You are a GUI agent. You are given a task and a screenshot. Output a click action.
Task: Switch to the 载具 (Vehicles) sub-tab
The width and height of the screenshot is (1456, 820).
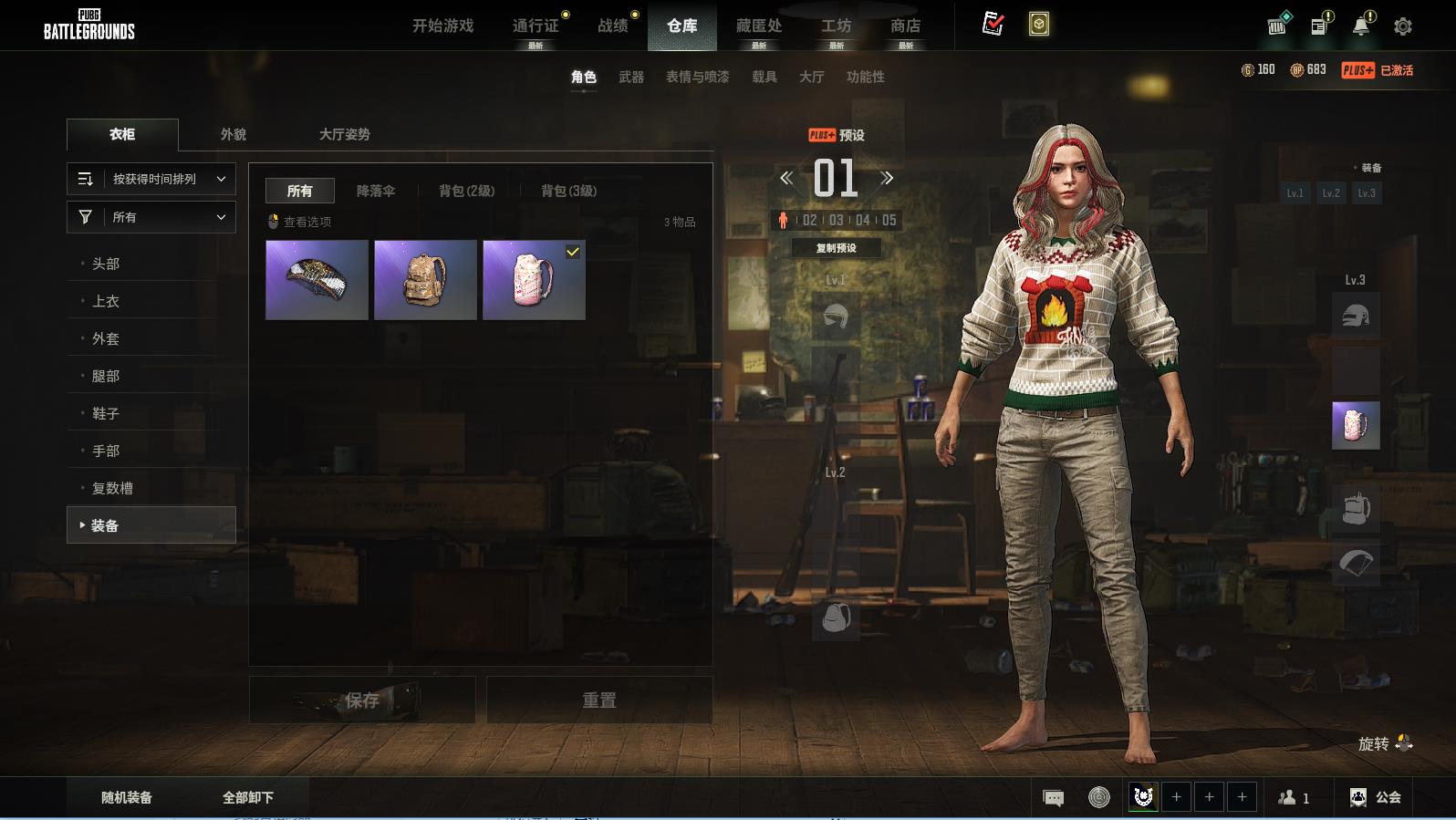[x=764, y=77]
